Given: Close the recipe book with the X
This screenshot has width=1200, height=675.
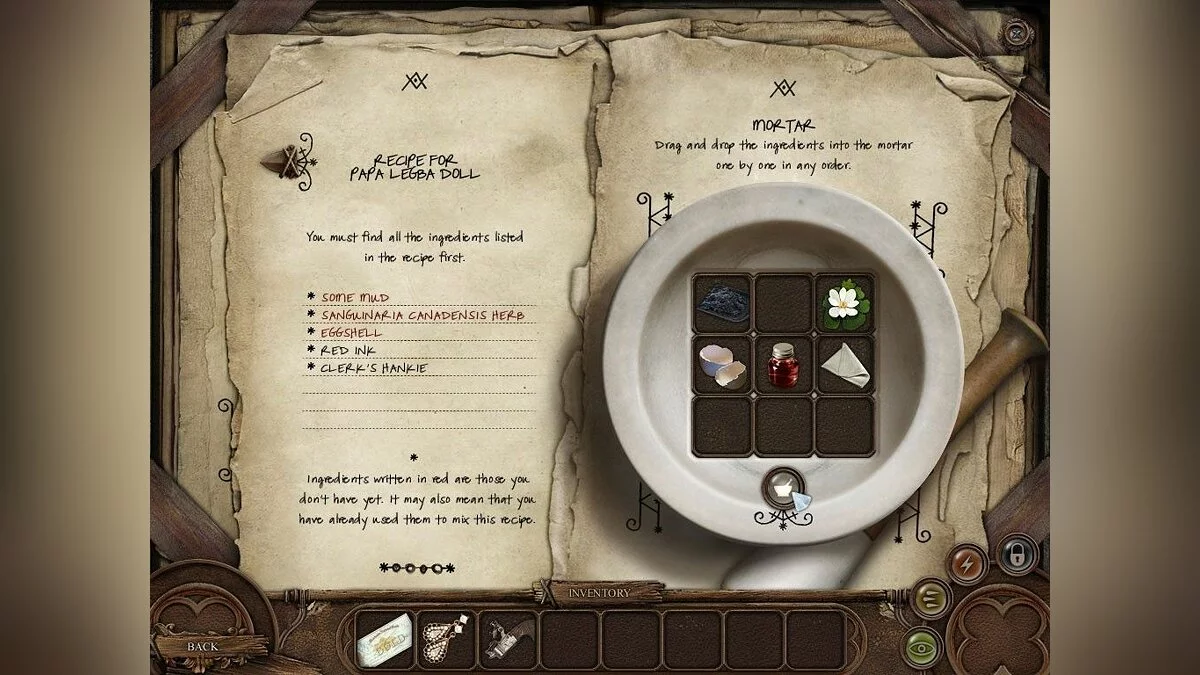Looking at the screenshot, I should [x=1017, y=34].
